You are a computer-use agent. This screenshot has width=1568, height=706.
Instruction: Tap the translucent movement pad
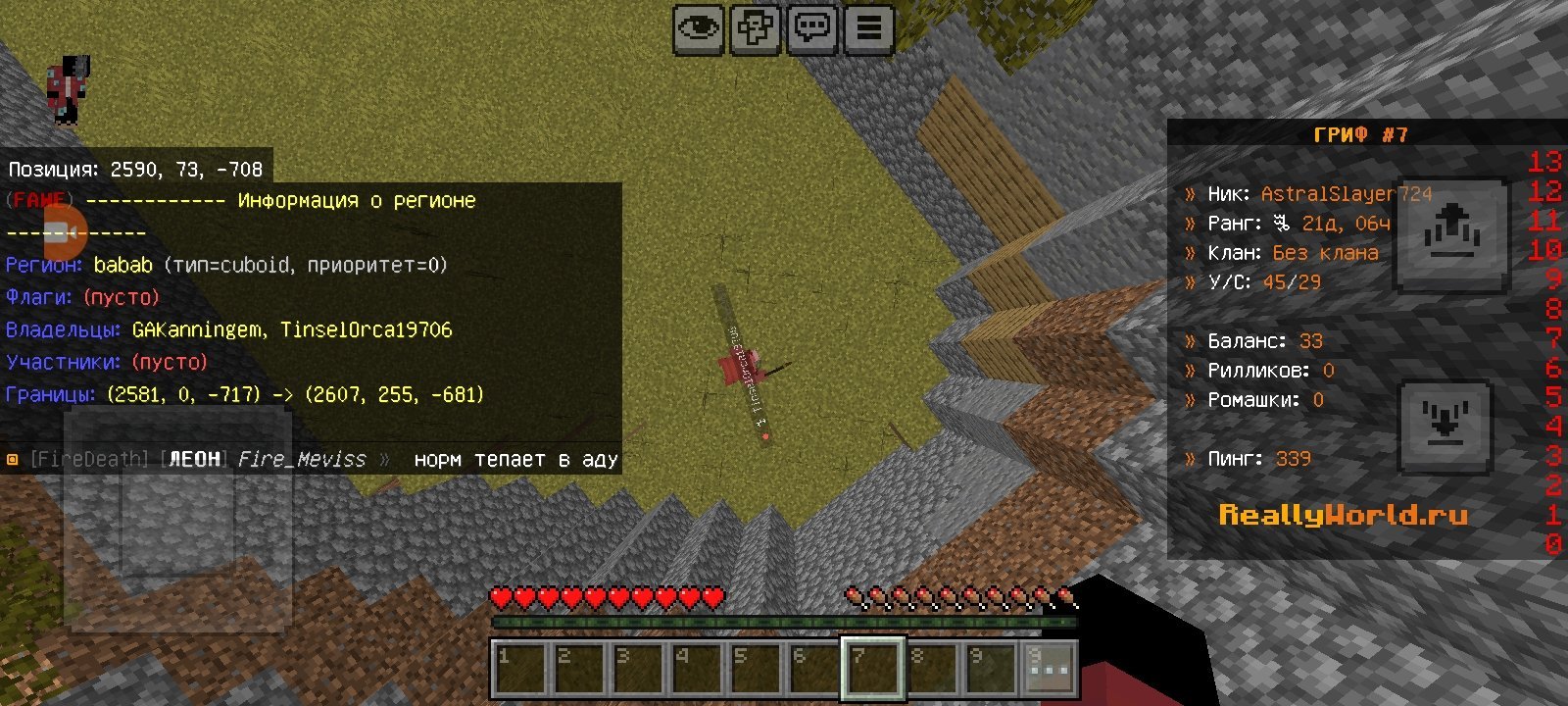pos(177,520)
